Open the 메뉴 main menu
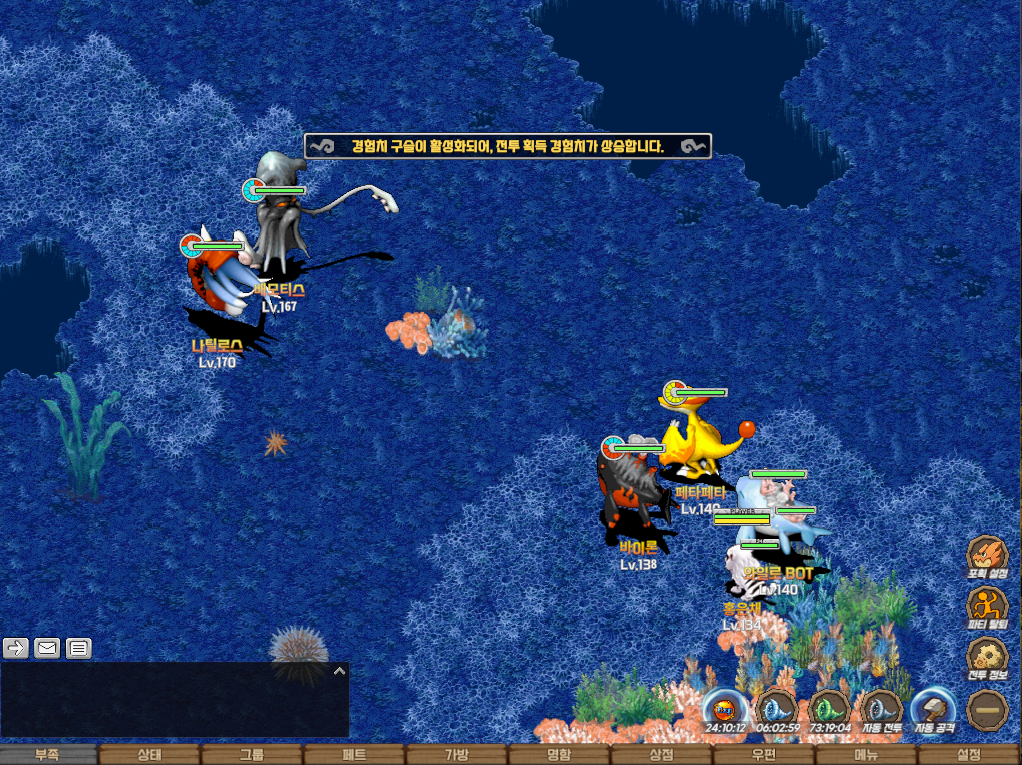Viewport: 1022px width, 765px height. click(866, 755)
